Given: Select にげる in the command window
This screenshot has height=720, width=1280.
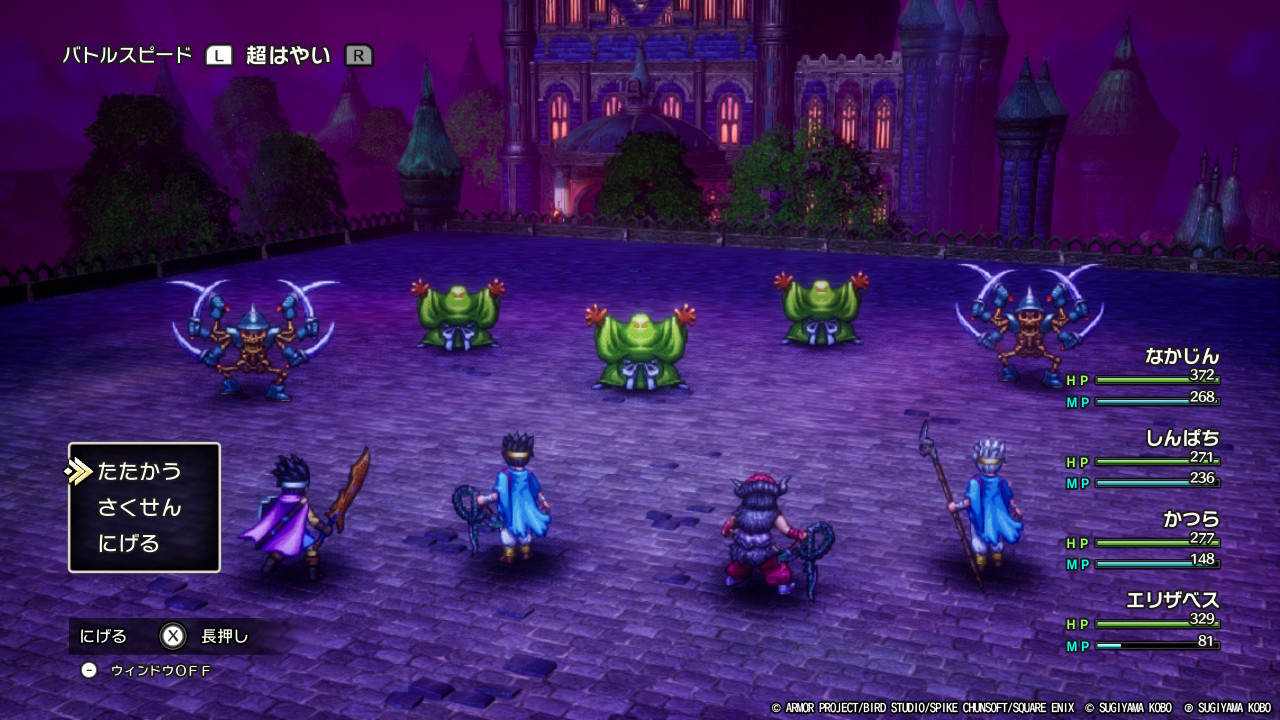Looking at the screenshot, I should pyautogui.click(x=129, y=544).
